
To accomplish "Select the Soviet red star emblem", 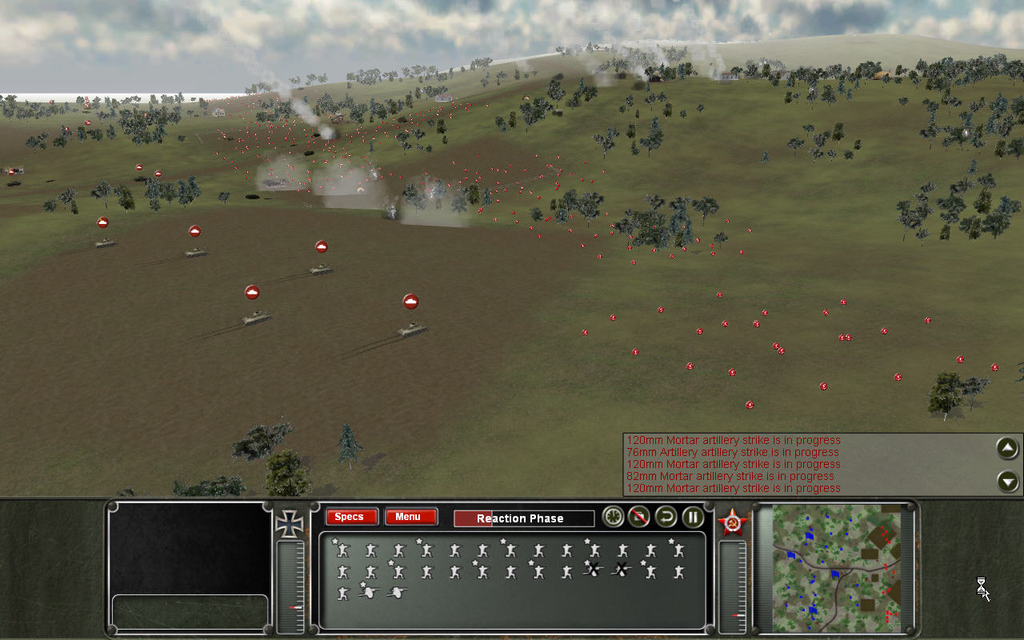I will click(731, 523).
